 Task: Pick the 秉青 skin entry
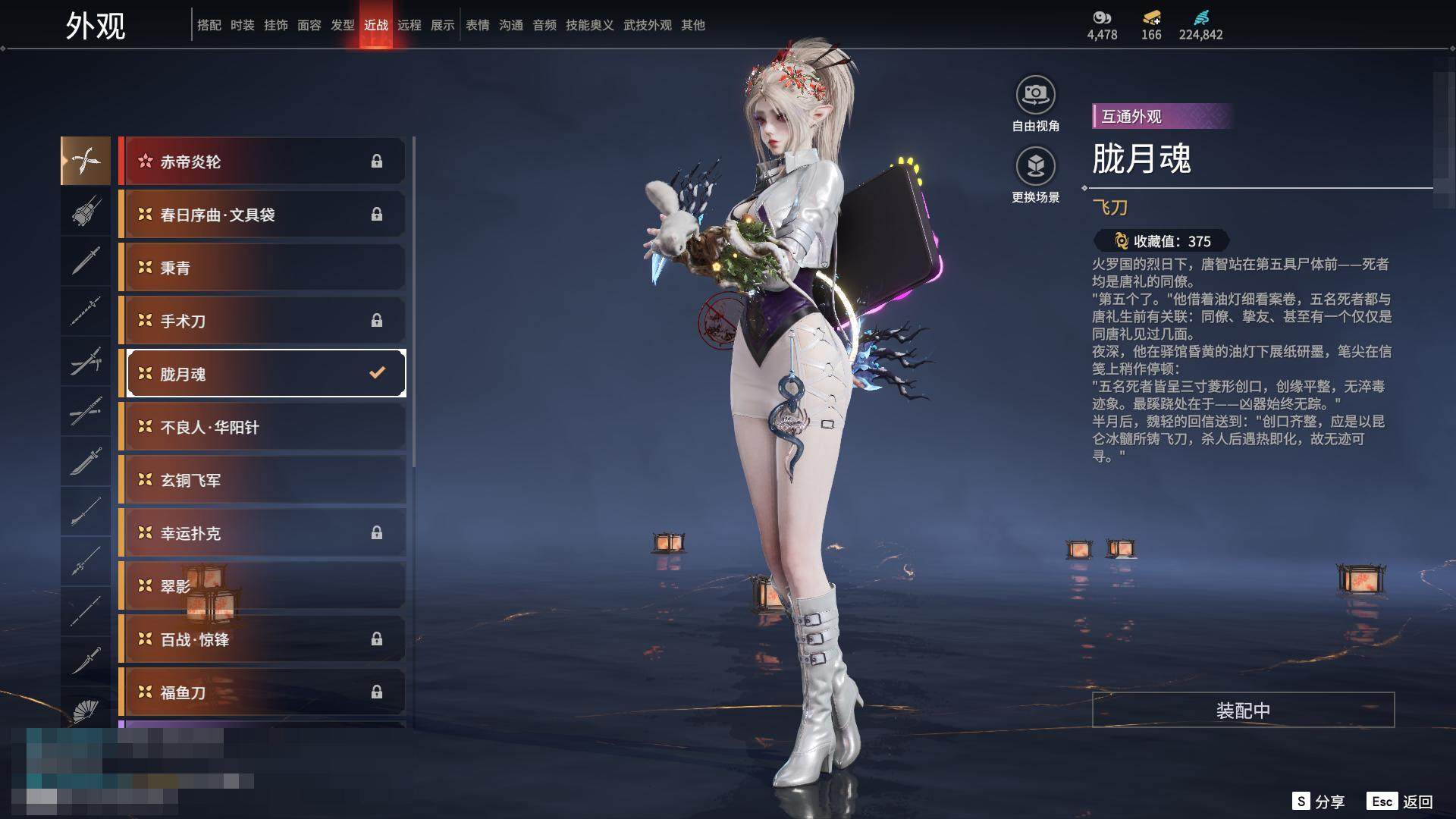pos(262,268)
